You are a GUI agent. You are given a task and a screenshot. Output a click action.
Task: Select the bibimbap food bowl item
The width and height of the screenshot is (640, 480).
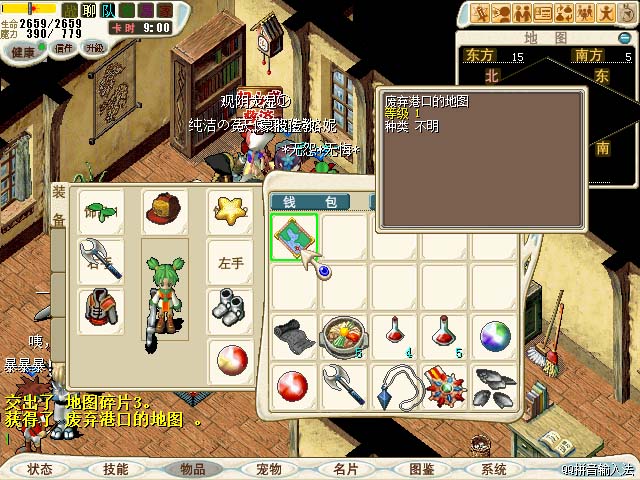pyautogui.click(x=344, y=334)
